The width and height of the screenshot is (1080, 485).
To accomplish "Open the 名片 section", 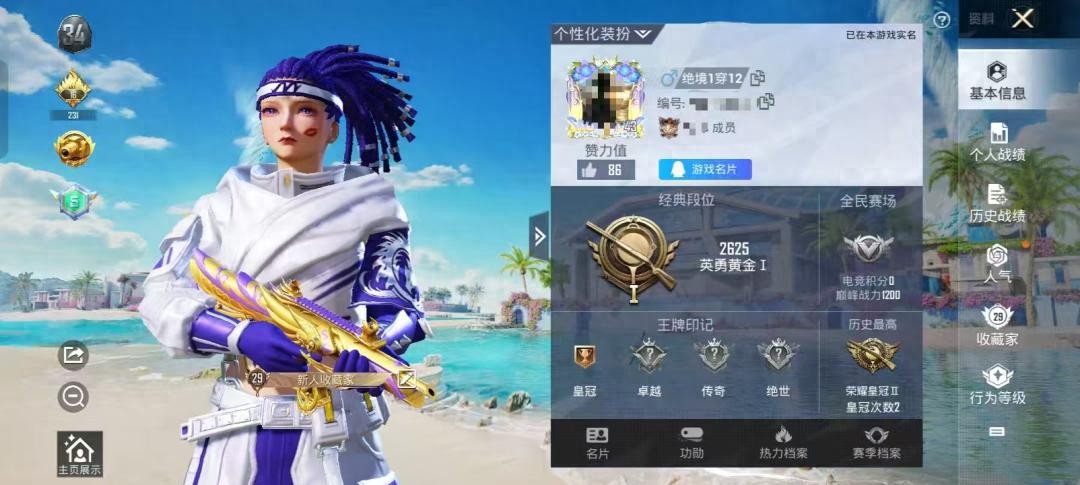I will pos(597,443).
